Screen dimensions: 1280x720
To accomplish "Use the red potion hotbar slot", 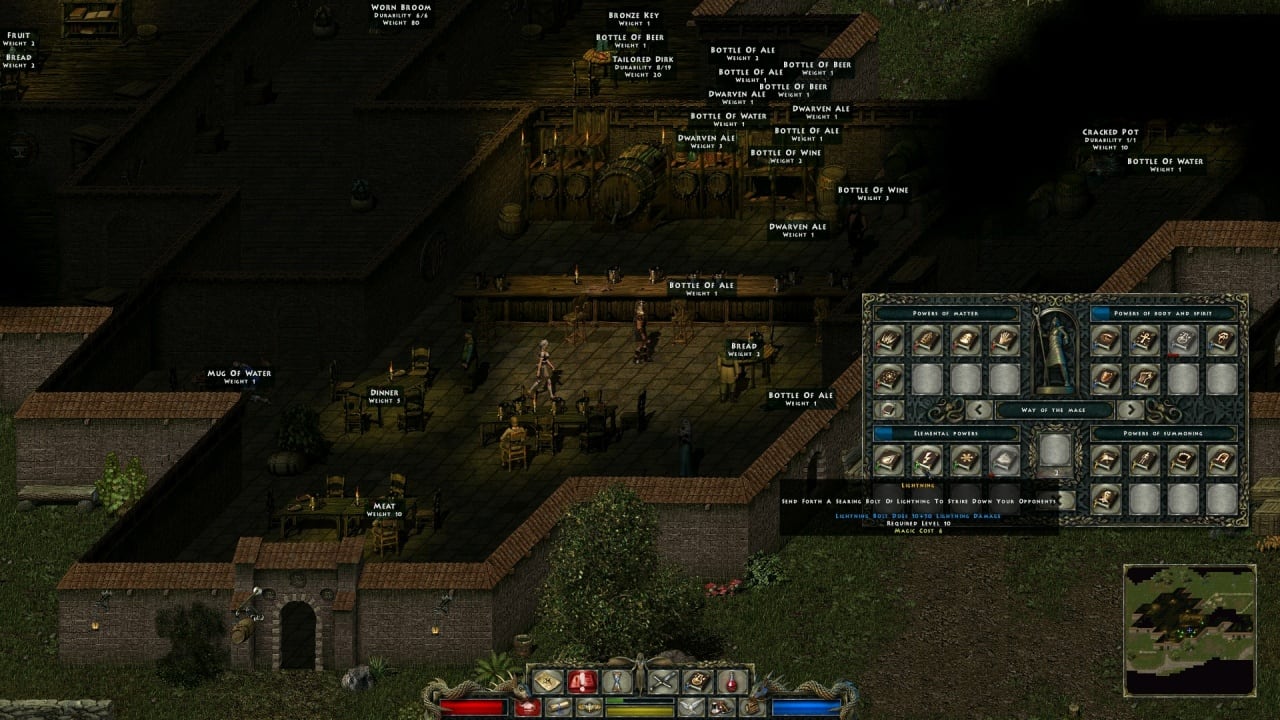I will (x=733, y=682).
